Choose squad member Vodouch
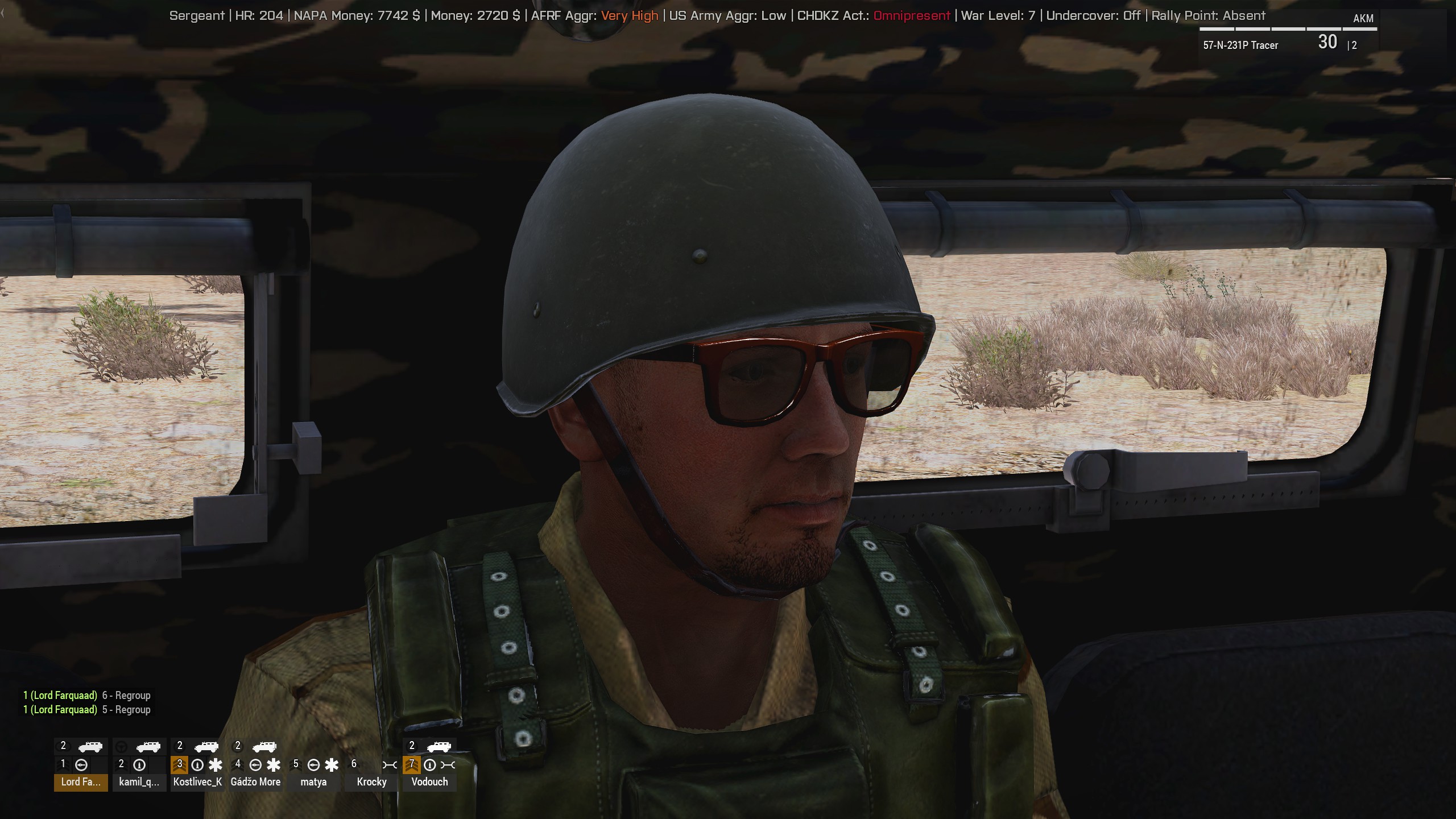Image resolution: width=1456 pixels, height=819 pixels. [429, 781]
